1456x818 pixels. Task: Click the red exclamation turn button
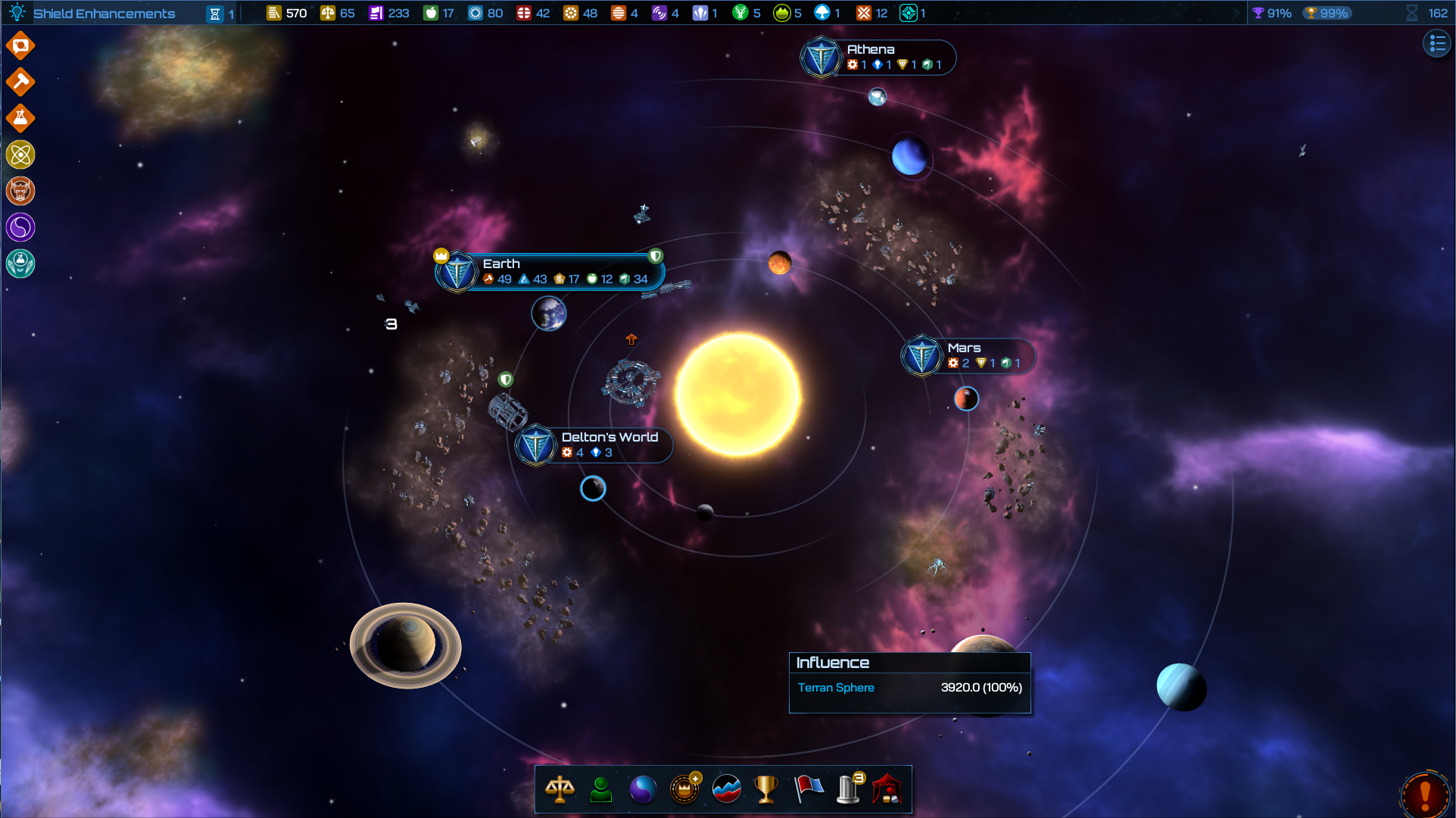click(1425, 795)
